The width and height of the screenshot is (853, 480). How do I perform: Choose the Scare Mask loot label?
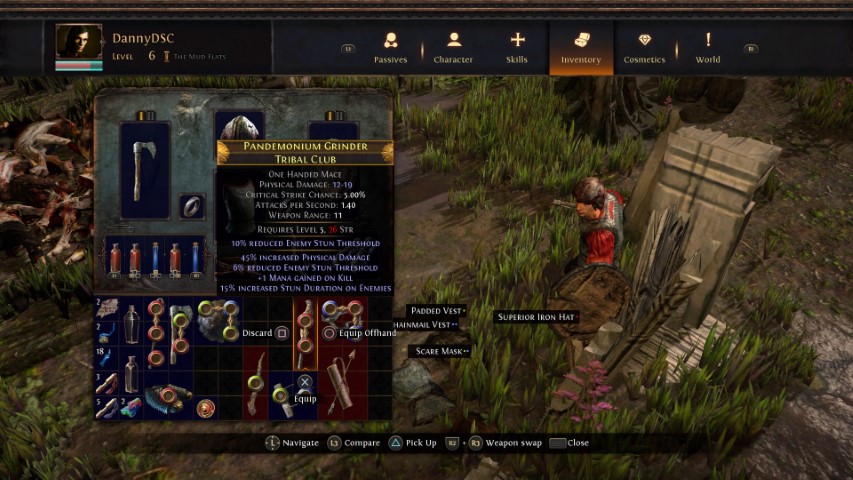[x=438, y=351]
